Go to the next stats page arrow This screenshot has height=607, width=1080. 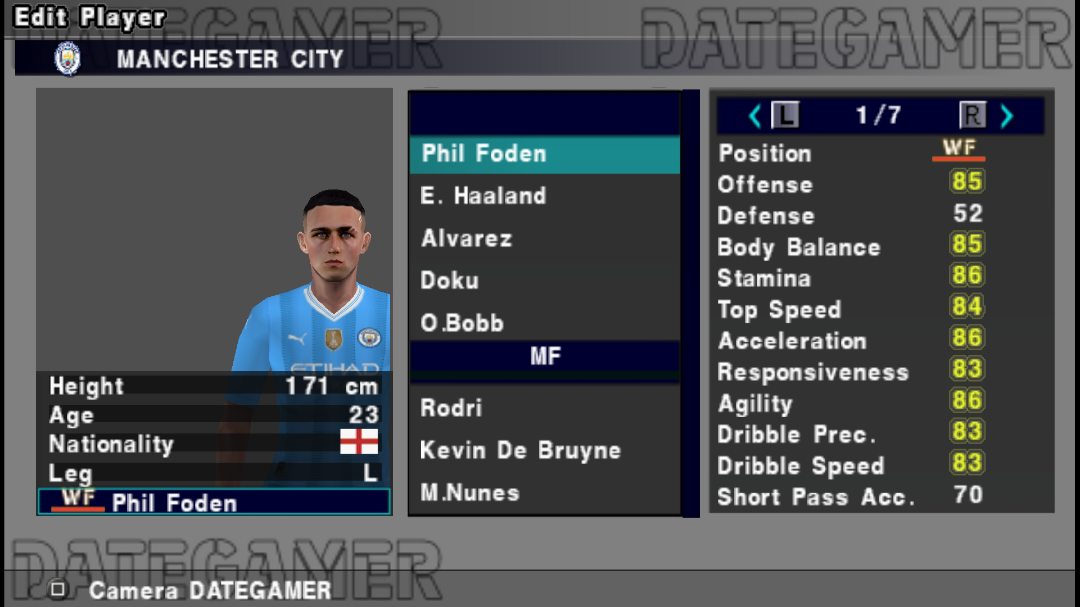point(1007,116)
